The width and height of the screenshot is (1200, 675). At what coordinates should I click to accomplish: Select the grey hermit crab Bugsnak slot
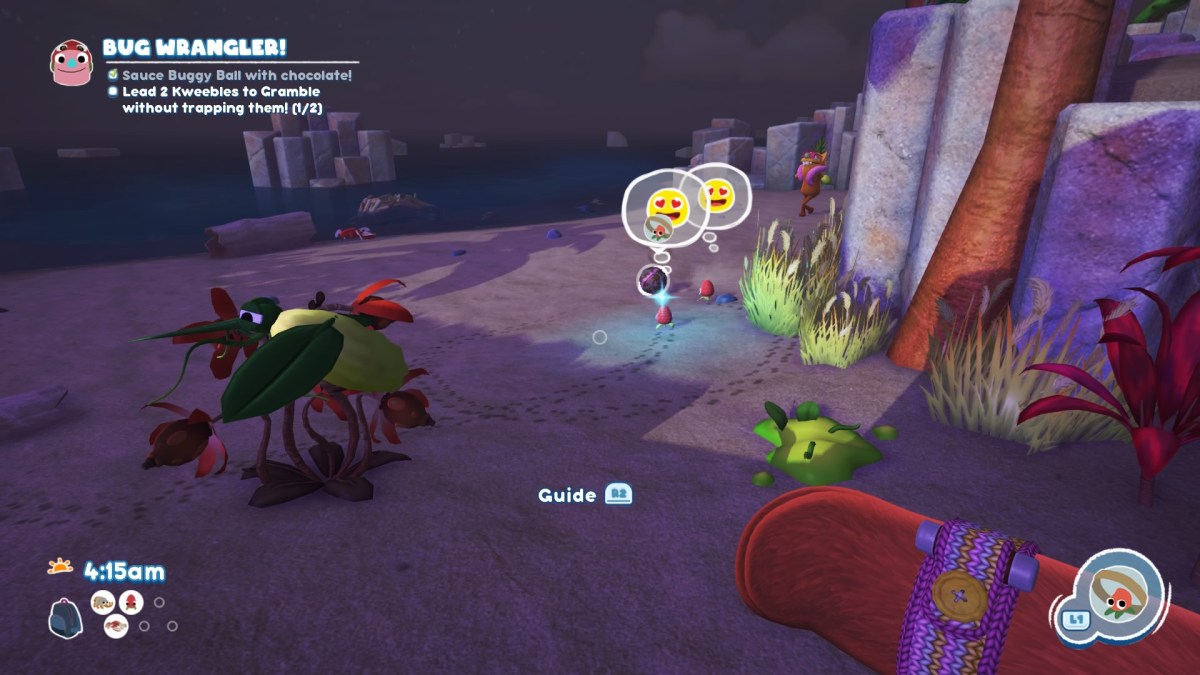[x=102, y=602]
